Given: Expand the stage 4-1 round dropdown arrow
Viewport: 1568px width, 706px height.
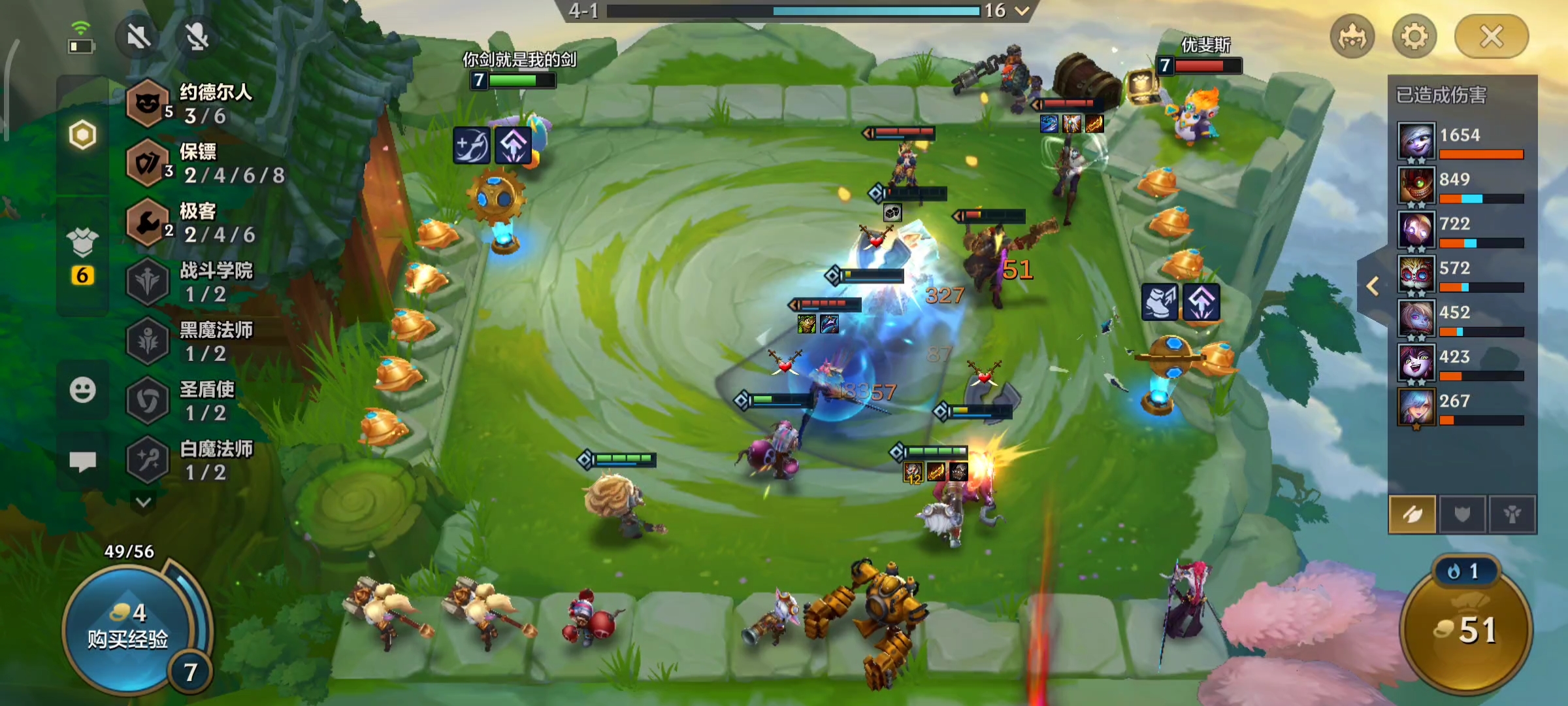Looking at the screenshot, I should (1022, 10).
